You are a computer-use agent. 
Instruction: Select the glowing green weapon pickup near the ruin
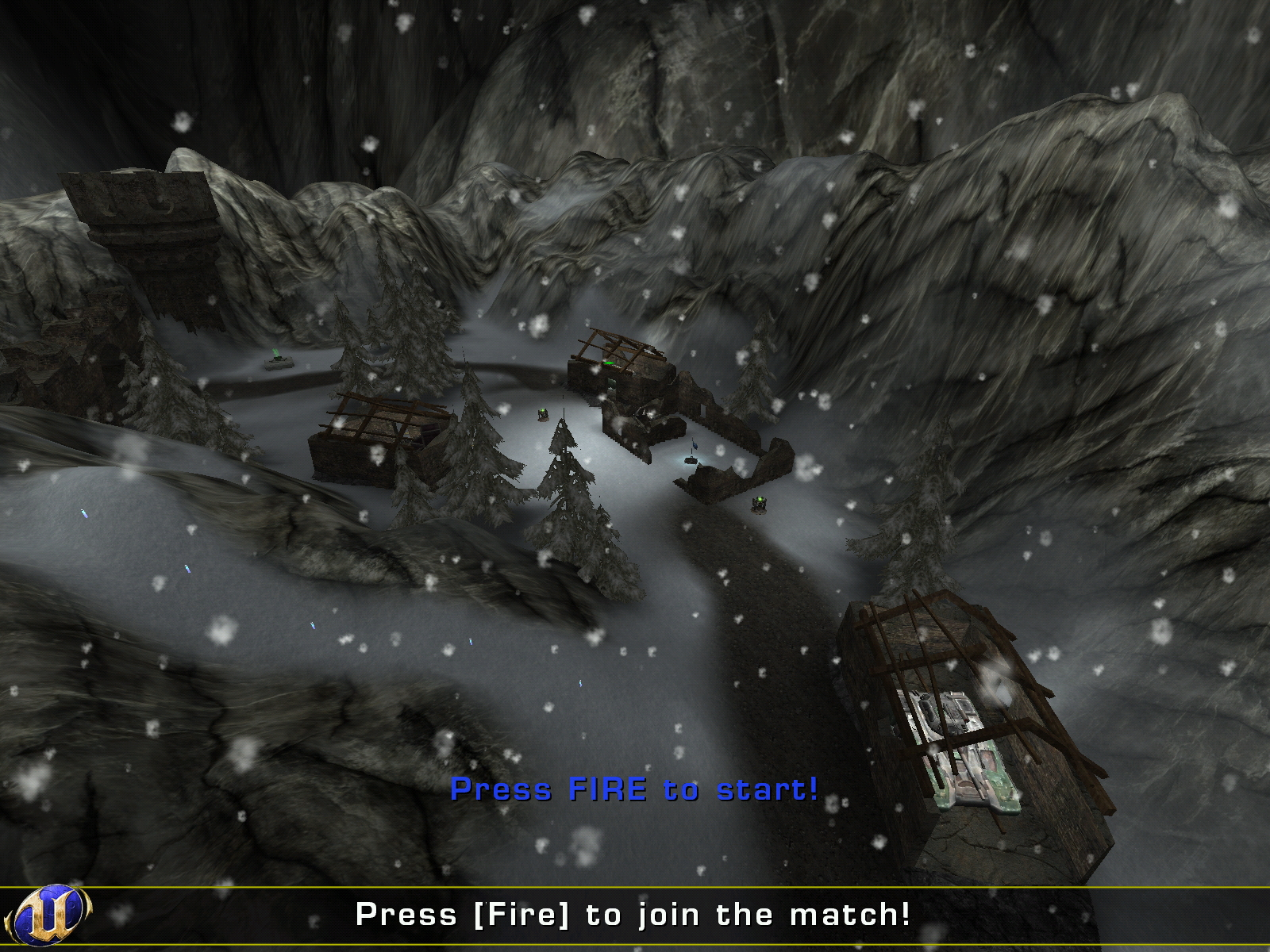point(545,413)
